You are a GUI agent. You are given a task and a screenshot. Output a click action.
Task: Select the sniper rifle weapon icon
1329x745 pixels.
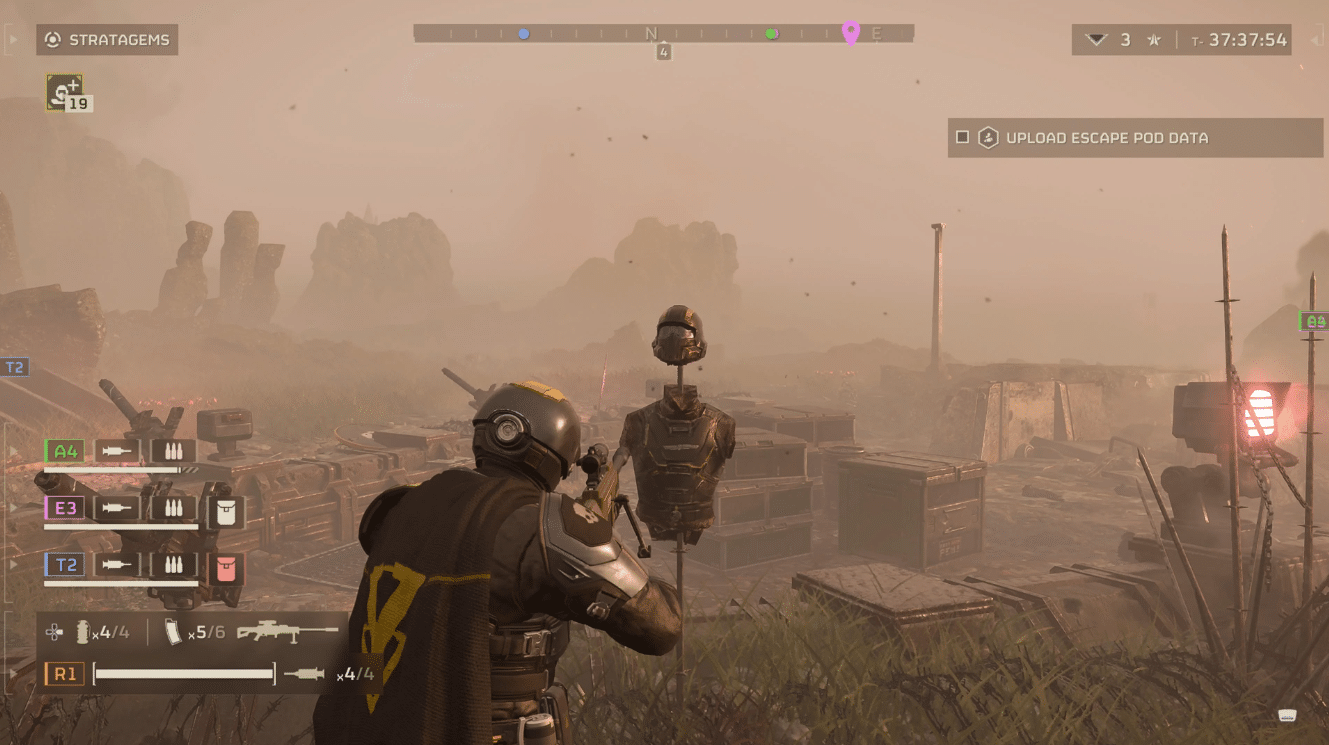tap(287, 632)
